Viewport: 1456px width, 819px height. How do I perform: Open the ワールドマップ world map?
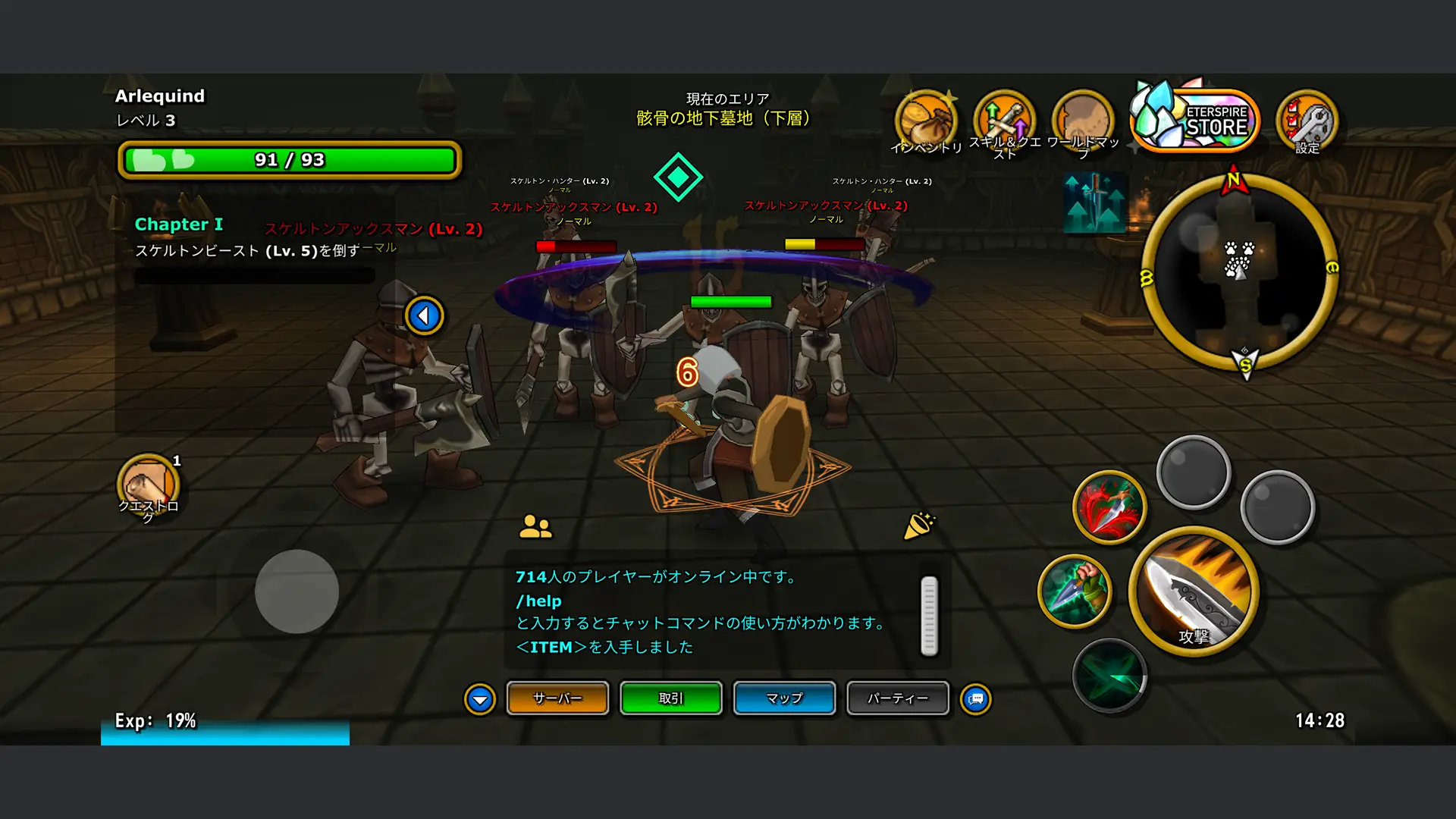pyautogui.click(x=1083, y=121)
